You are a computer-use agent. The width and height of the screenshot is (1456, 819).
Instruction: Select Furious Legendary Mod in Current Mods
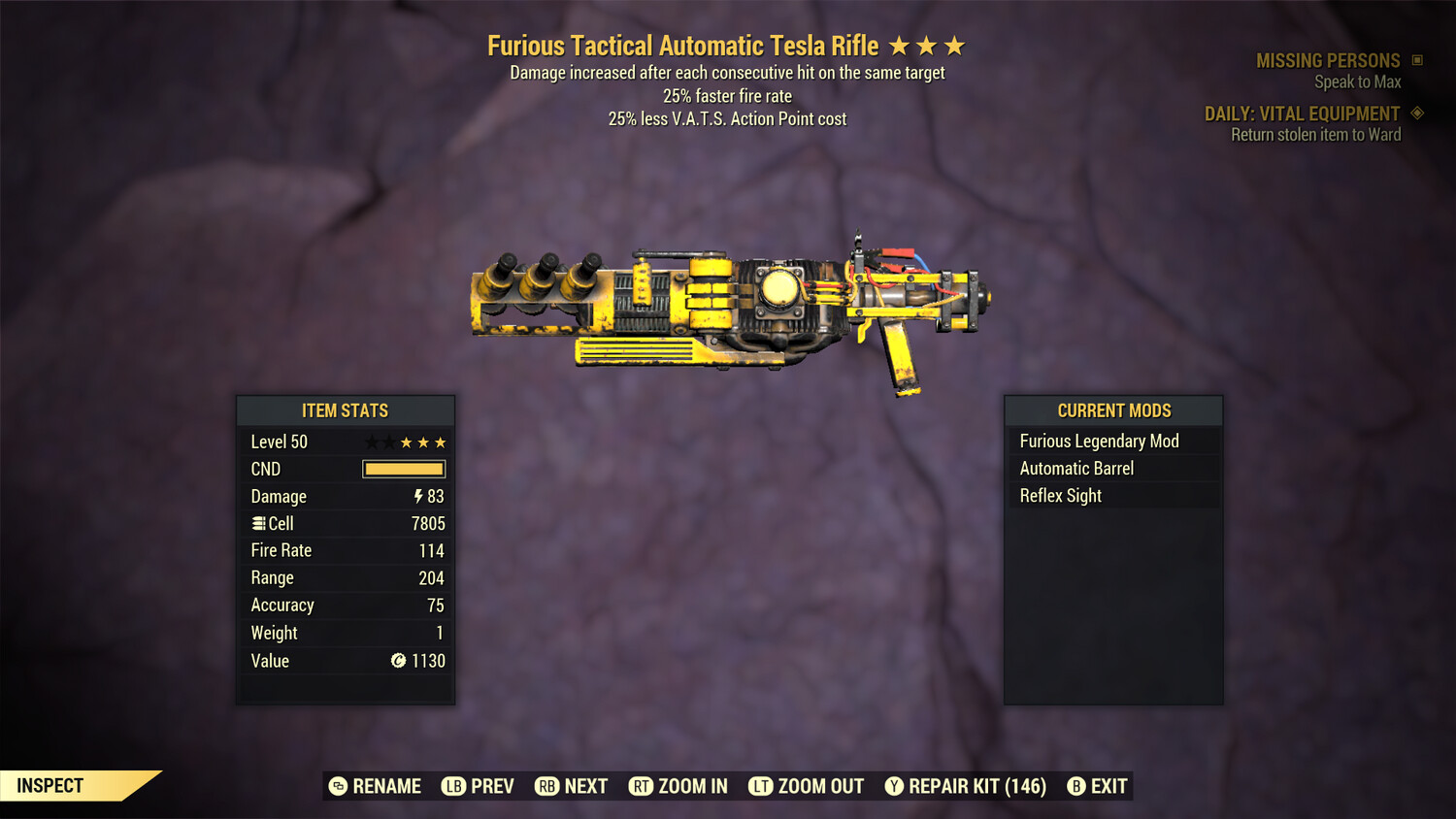click(1098, 441)
